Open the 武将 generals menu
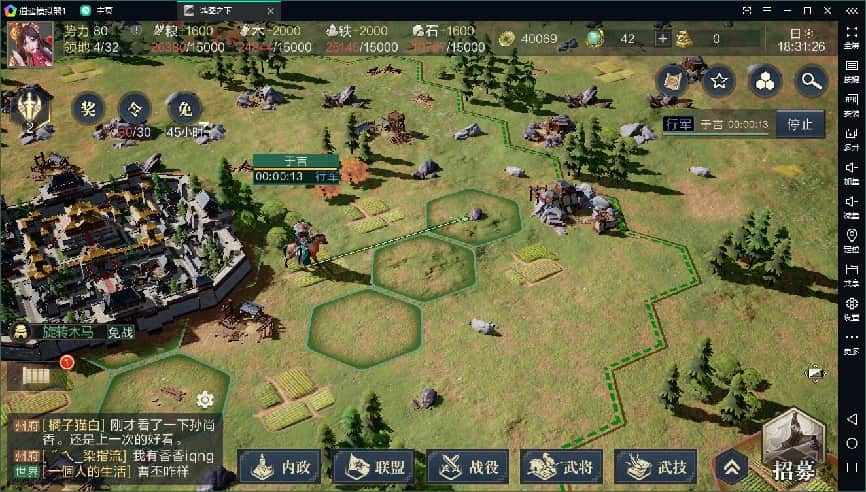 pos(561,466)
